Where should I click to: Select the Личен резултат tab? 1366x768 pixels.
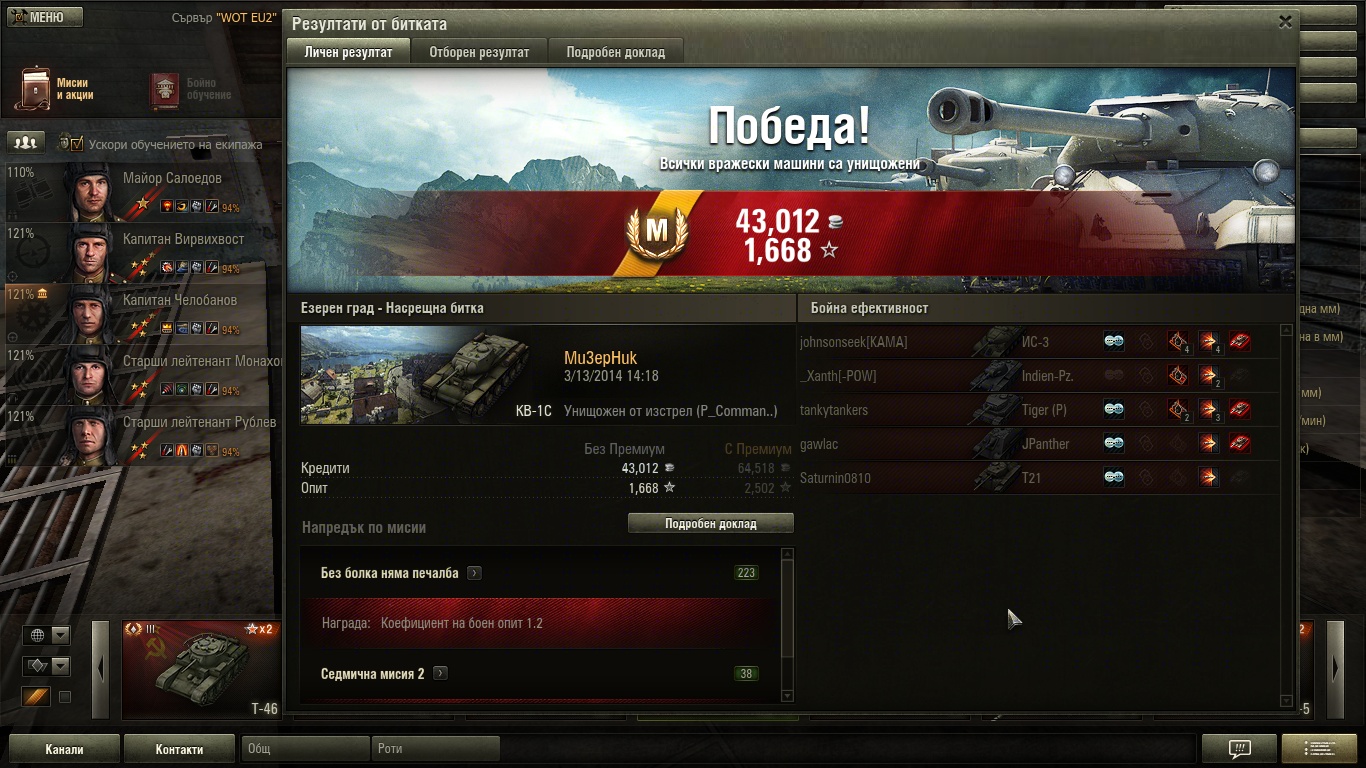[348, 52]
